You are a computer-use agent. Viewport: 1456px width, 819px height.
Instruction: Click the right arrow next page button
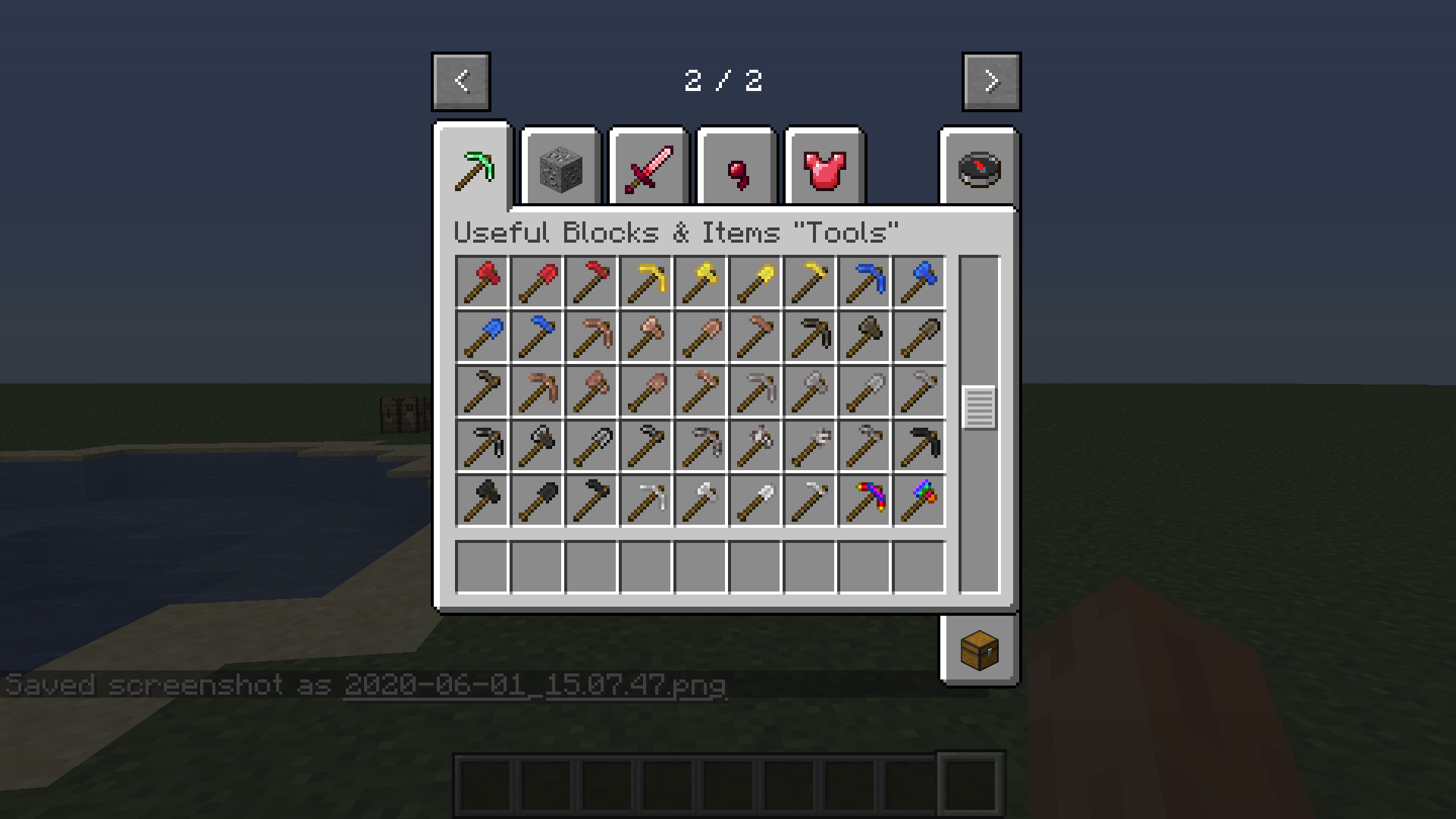[990, 81]
